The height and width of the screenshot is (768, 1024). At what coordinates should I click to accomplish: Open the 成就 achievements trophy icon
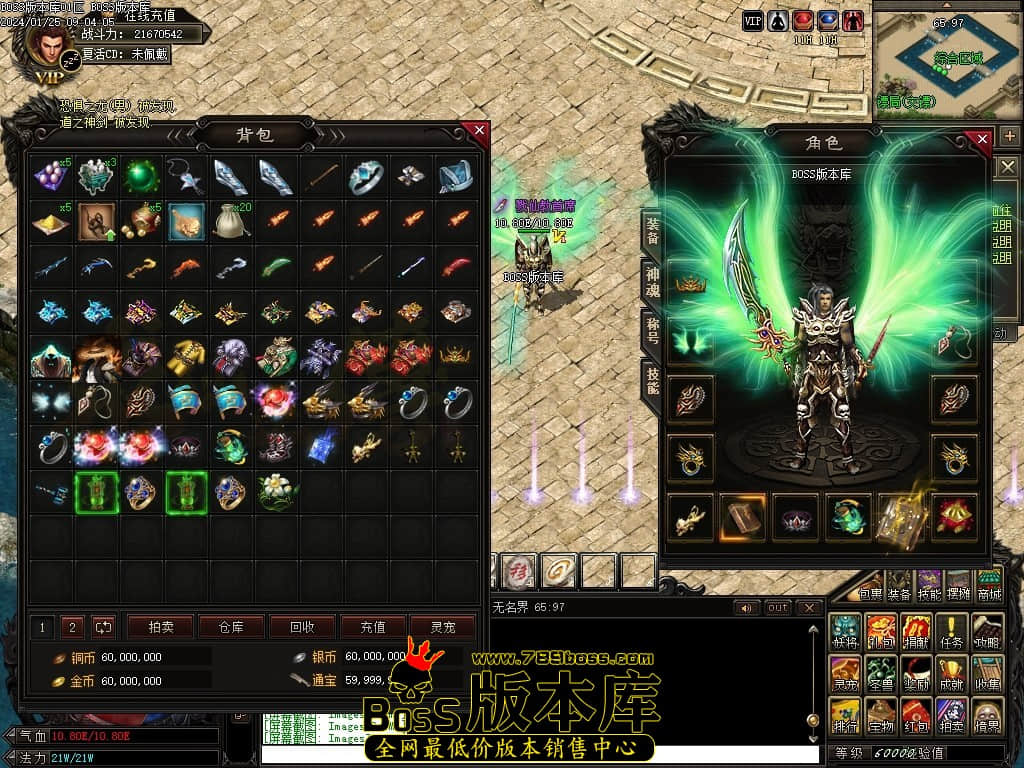click(x=952, y=673)
